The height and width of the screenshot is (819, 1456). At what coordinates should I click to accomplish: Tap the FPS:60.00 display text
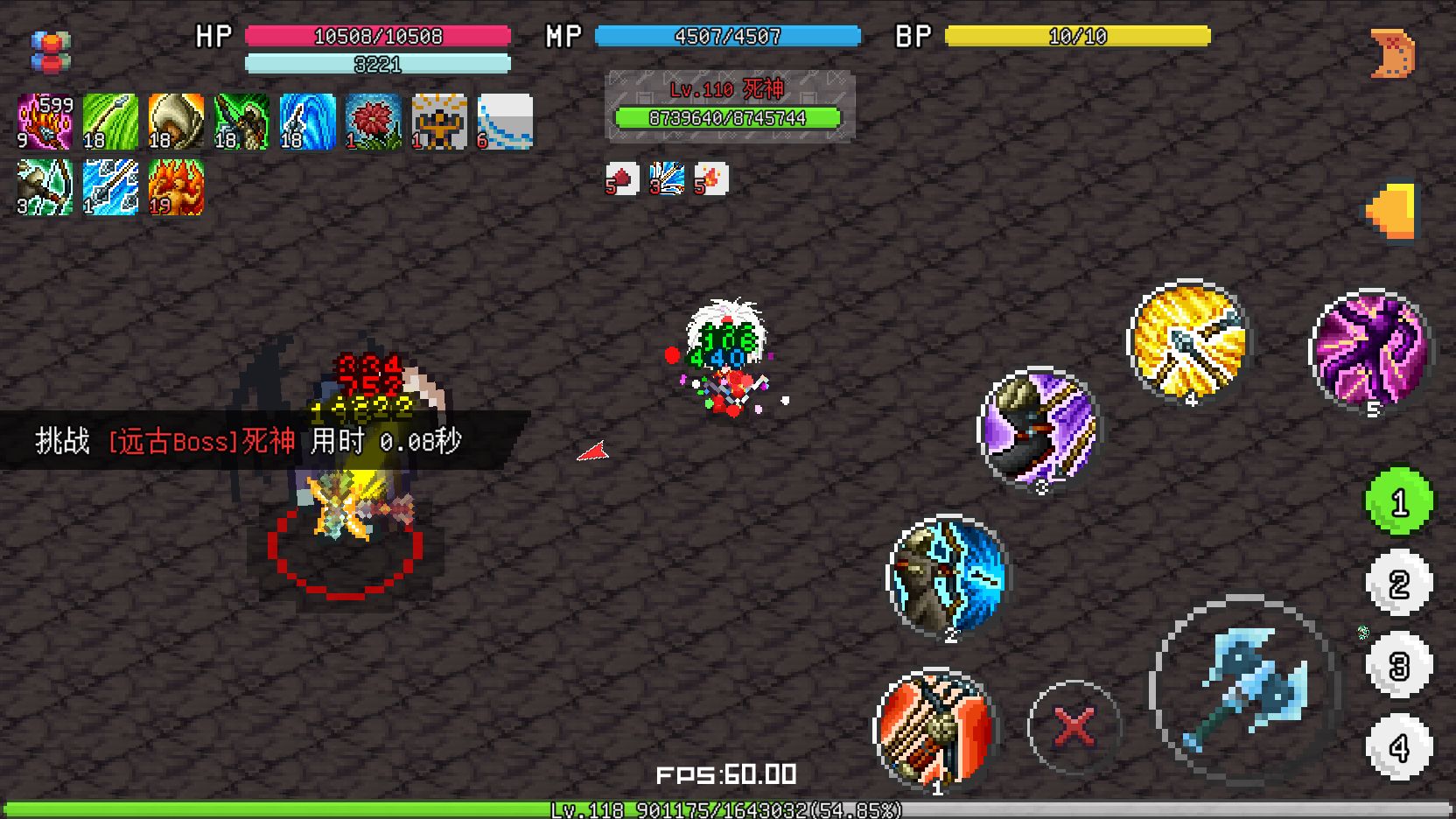pos(724,773)
